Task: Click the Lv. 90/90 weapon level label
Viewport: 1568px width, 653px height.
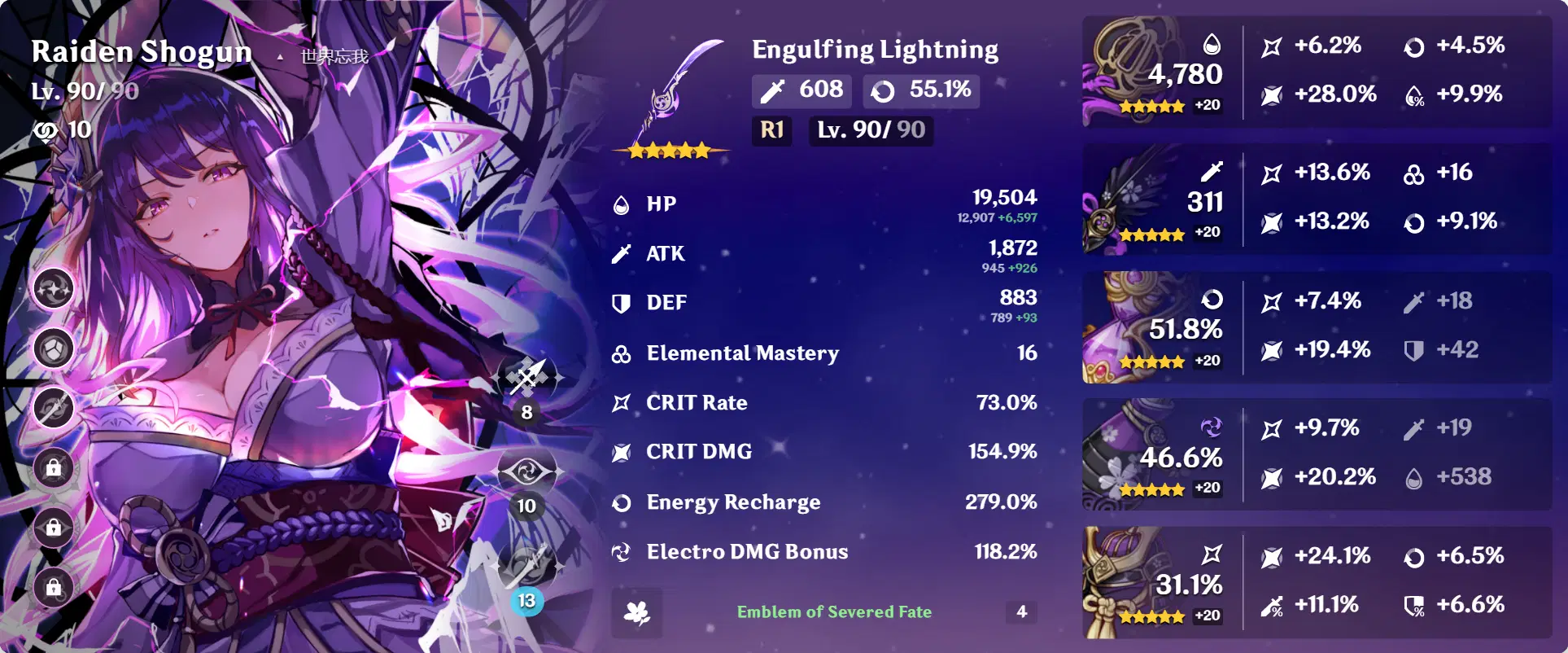Action: click(x=870, y=130)
